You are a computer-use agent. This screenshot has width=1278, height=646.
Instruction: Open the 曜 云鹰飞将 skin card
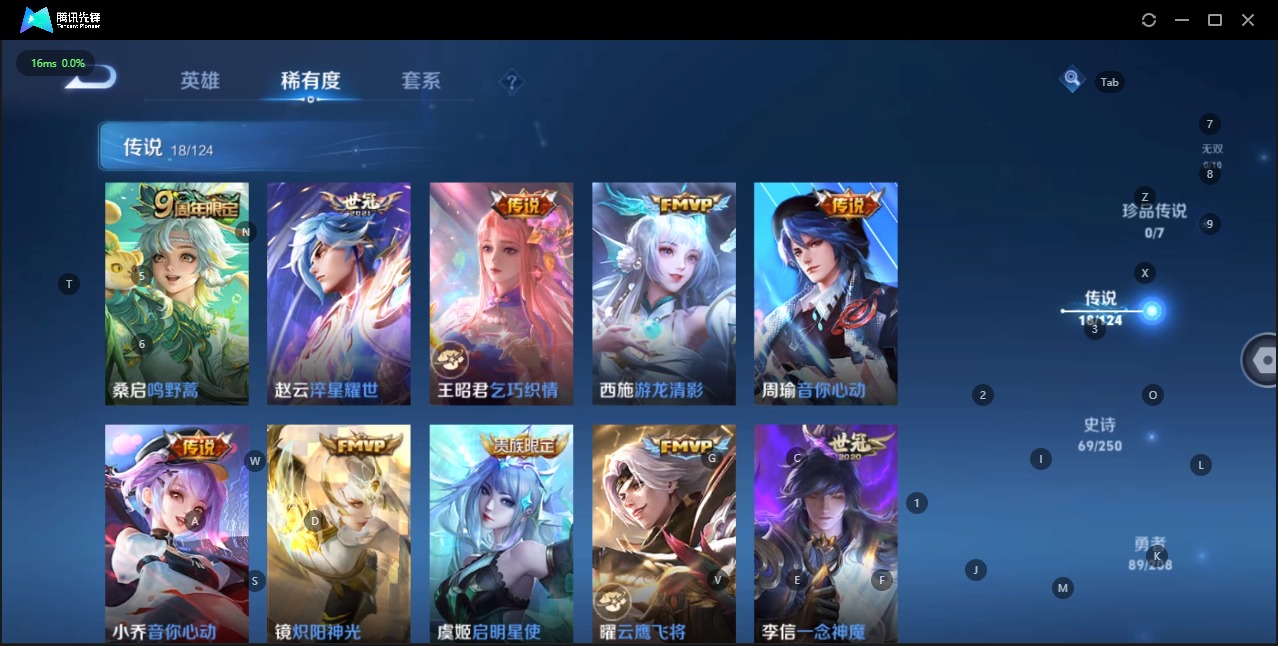tap(663, 533)
